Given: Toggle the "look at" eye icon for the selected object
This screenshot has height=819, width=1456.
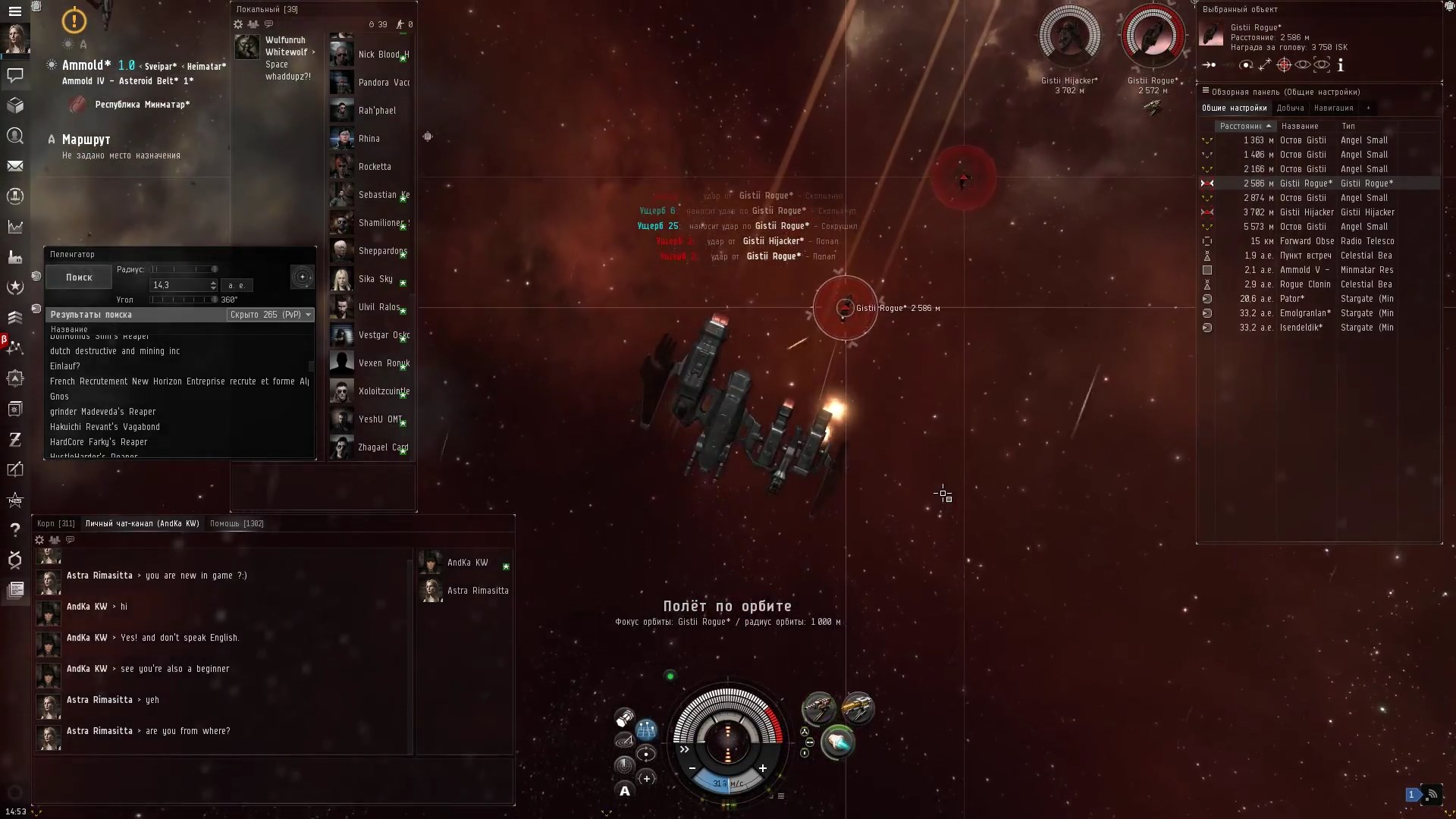Looking at the screenshot, I should pyautogui.click(x=1303, y=64).
